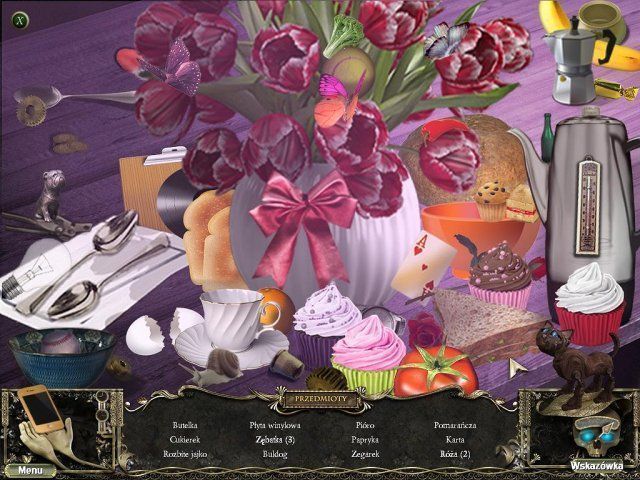Select Róża (2) list entry
640x480 pixels.
pyautogui.click(x=455, y=453)
